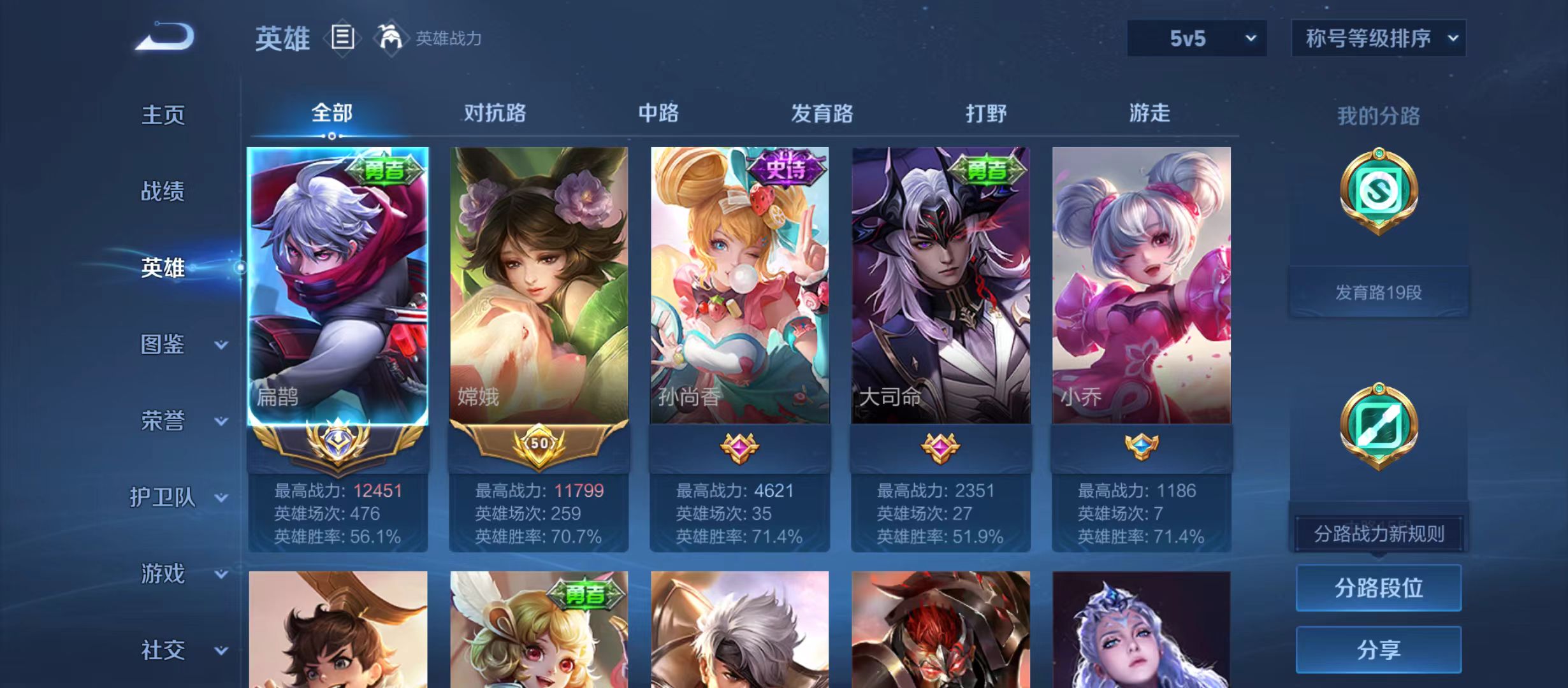Switch to the 打野 tab

point(985,113)
